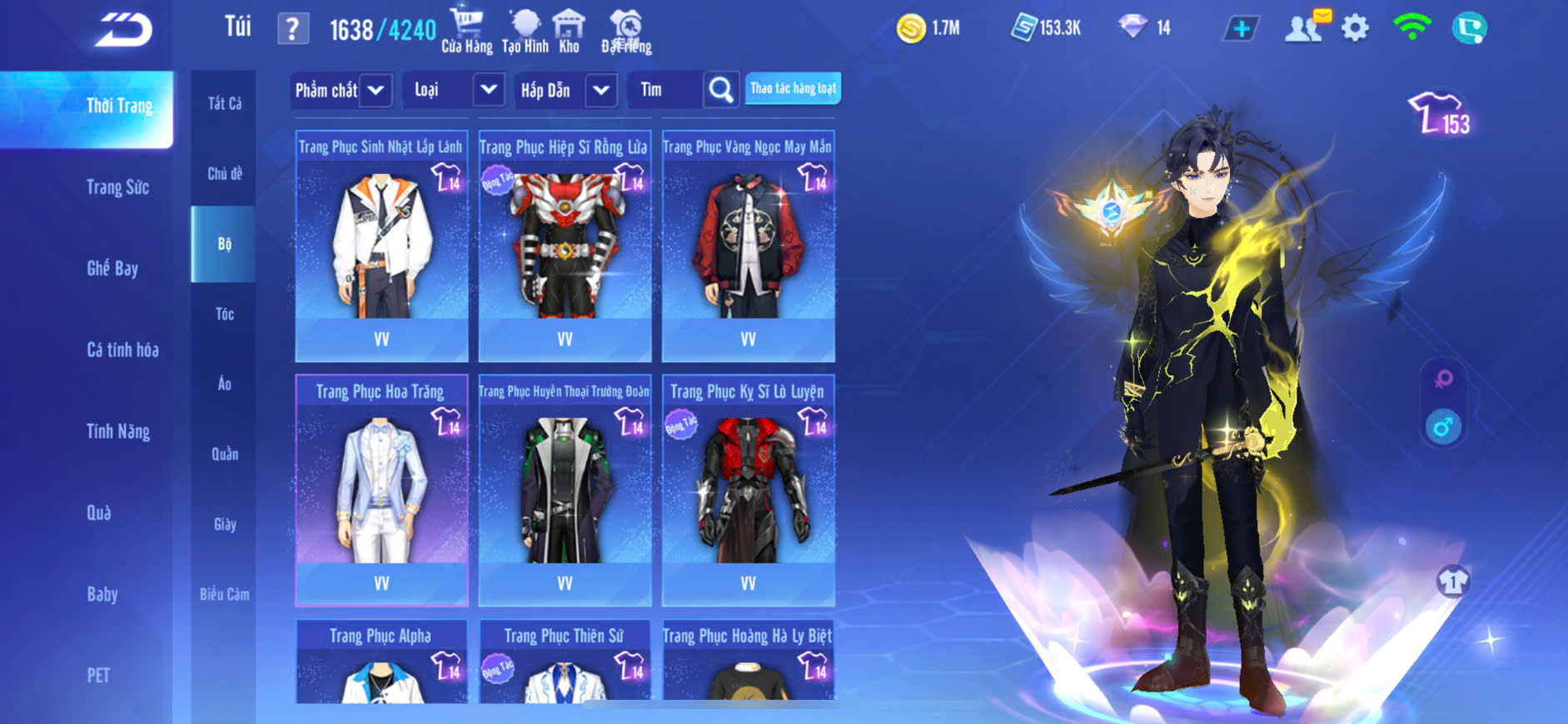Open the Cá tính hóa category
Viewport: 1568px width, 724px height.
point(122,350)
